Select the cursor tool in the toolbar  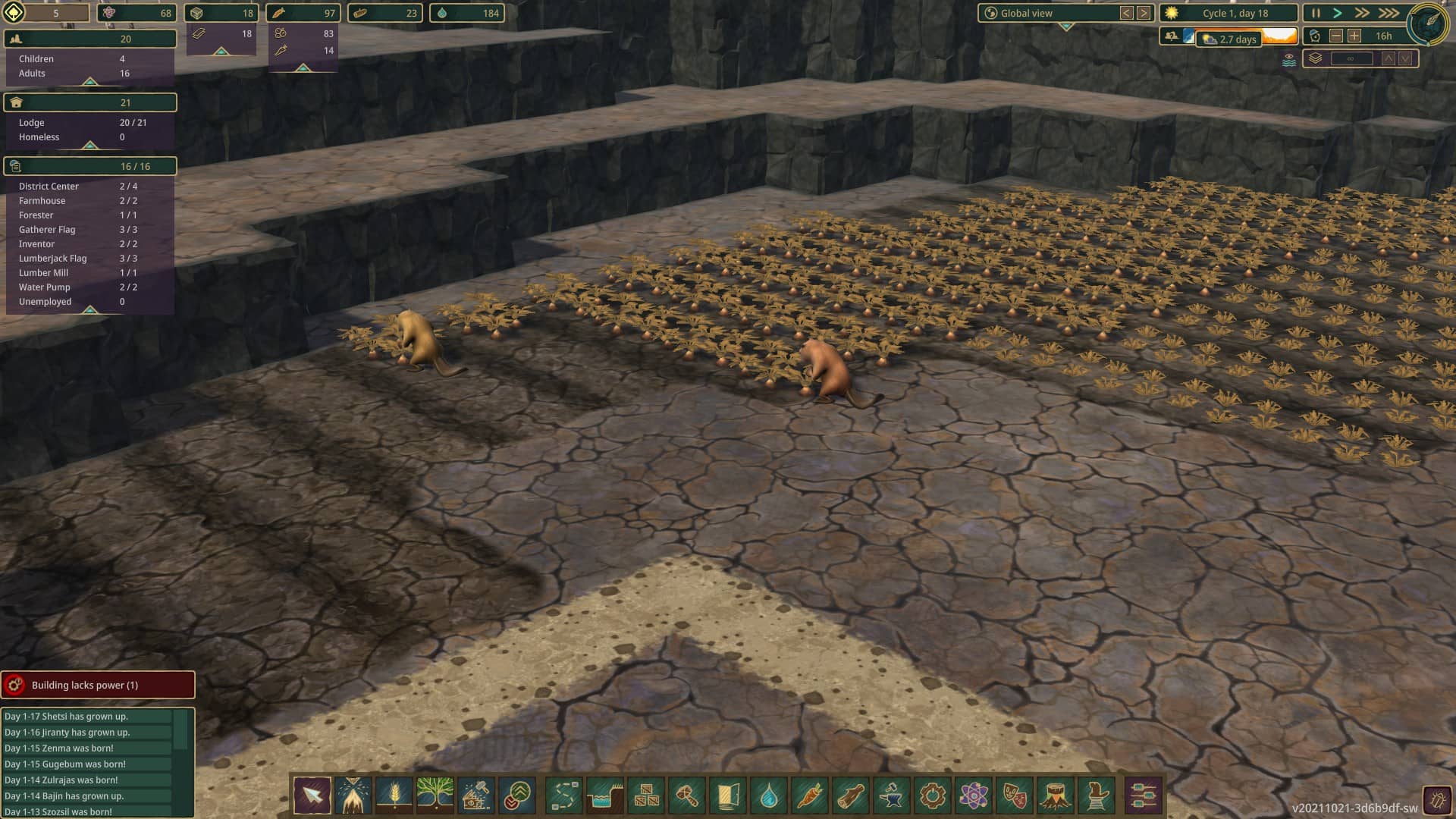click(312, 795)
